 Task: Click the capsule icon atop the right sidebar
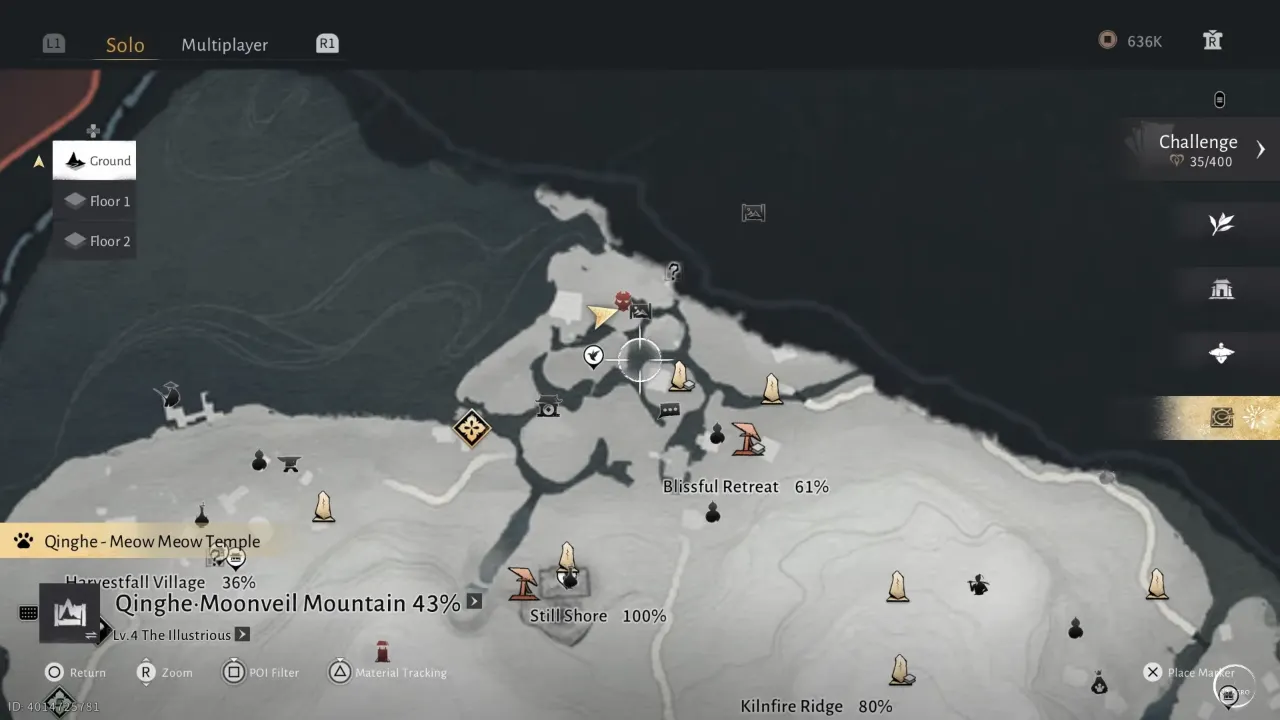pos(1220,98)
